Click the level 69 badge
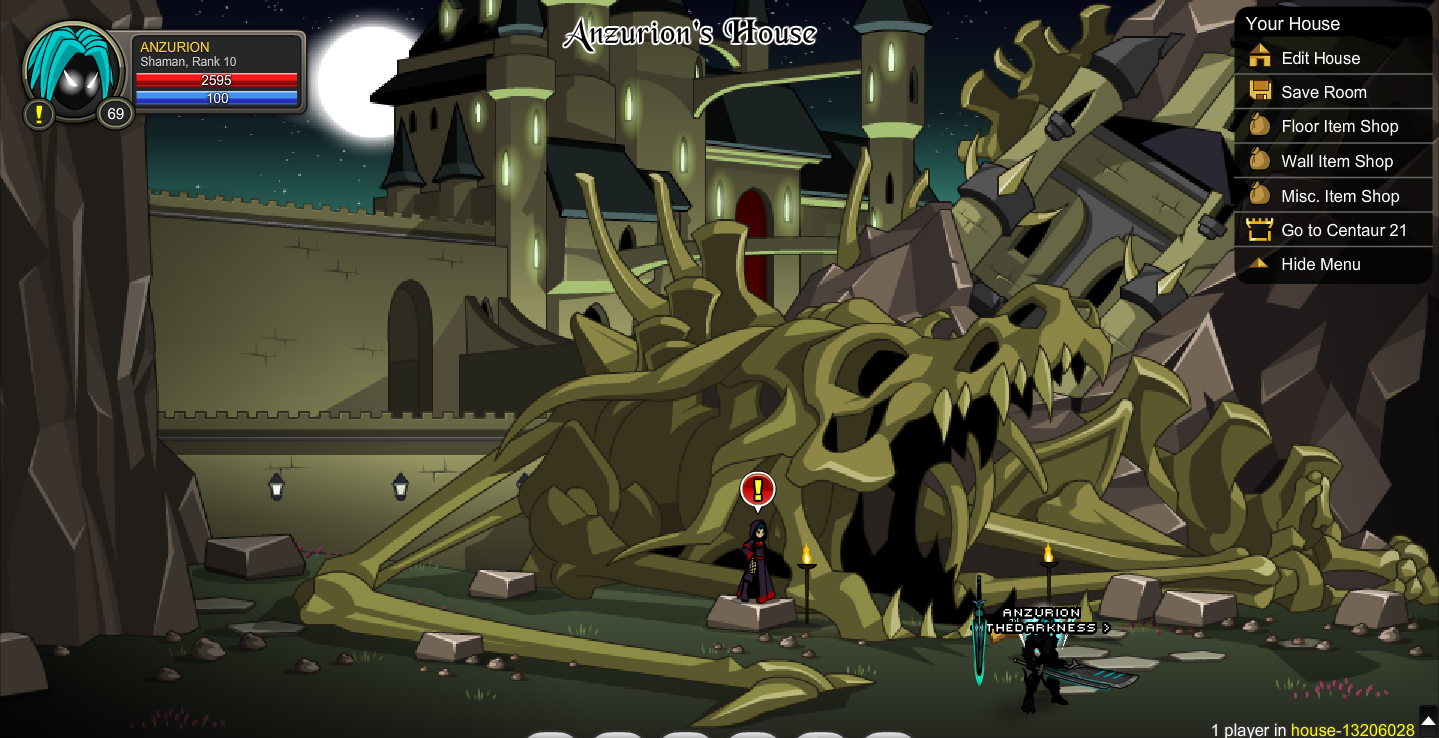 point(115,114)
